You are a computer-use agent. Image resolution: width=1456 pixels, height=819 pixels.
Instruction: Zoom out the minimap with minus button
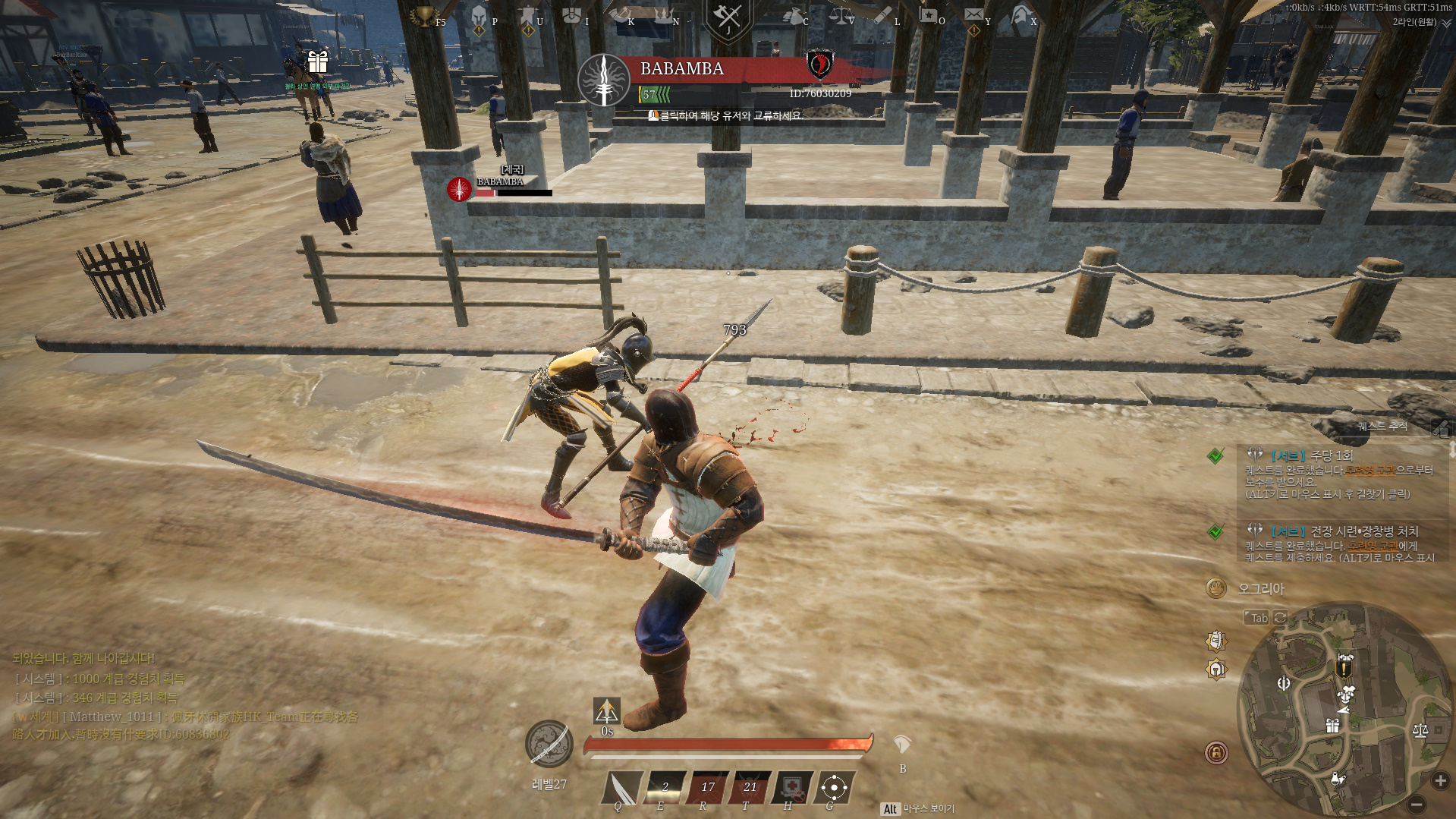(1416, 804)
